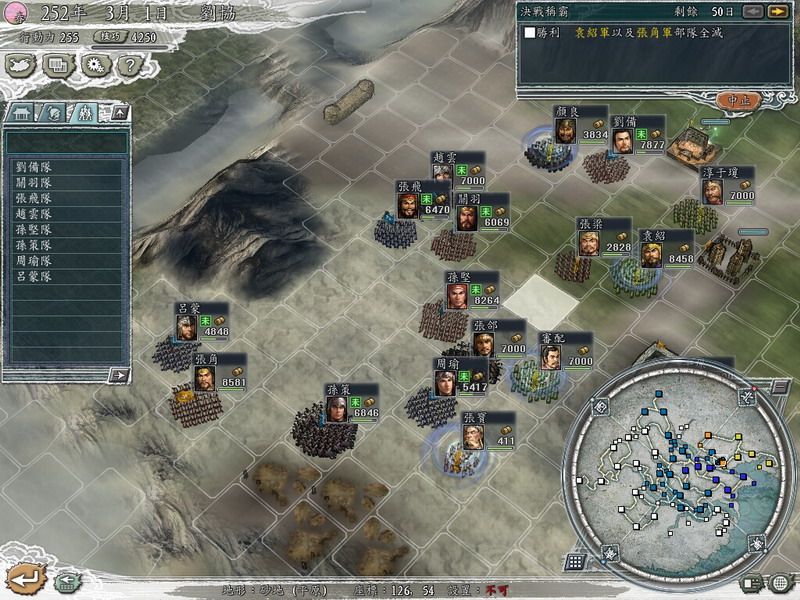Click the back arrow button
Screen dimensions: 800x600
click(23, 578)
